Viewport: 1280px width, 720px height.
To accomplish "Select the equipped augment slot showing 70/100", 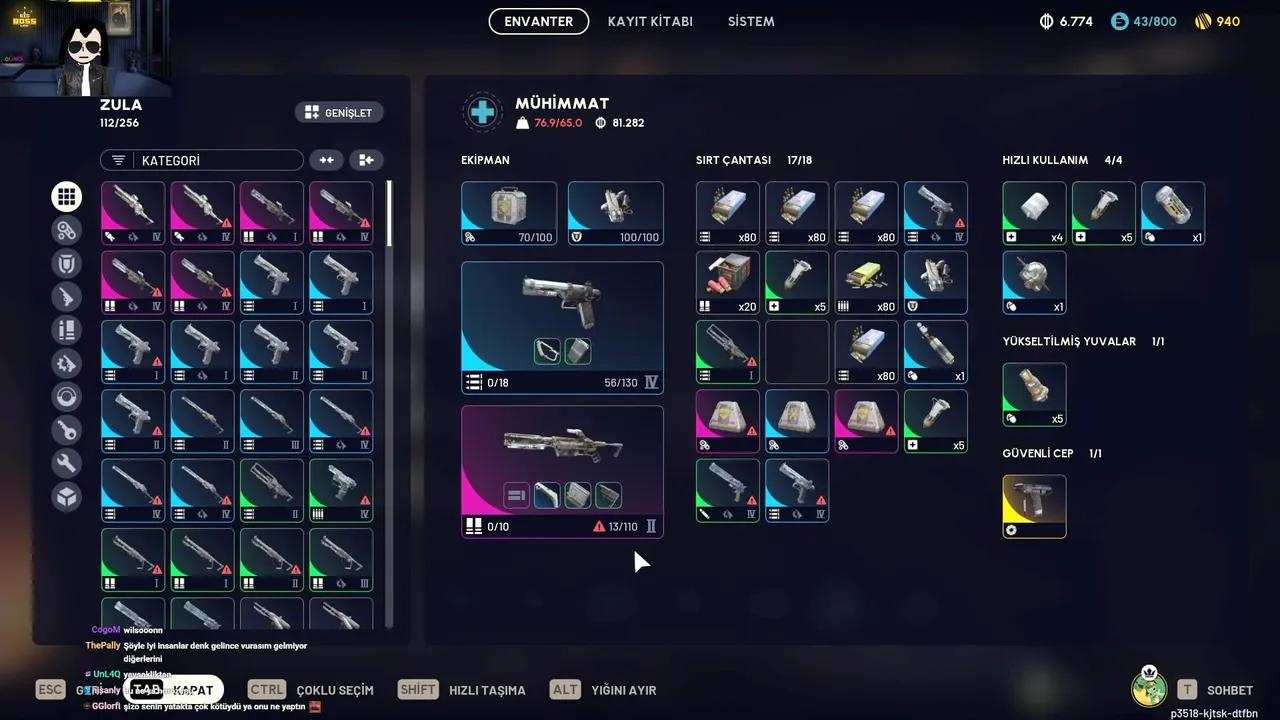I will [509, 213].
